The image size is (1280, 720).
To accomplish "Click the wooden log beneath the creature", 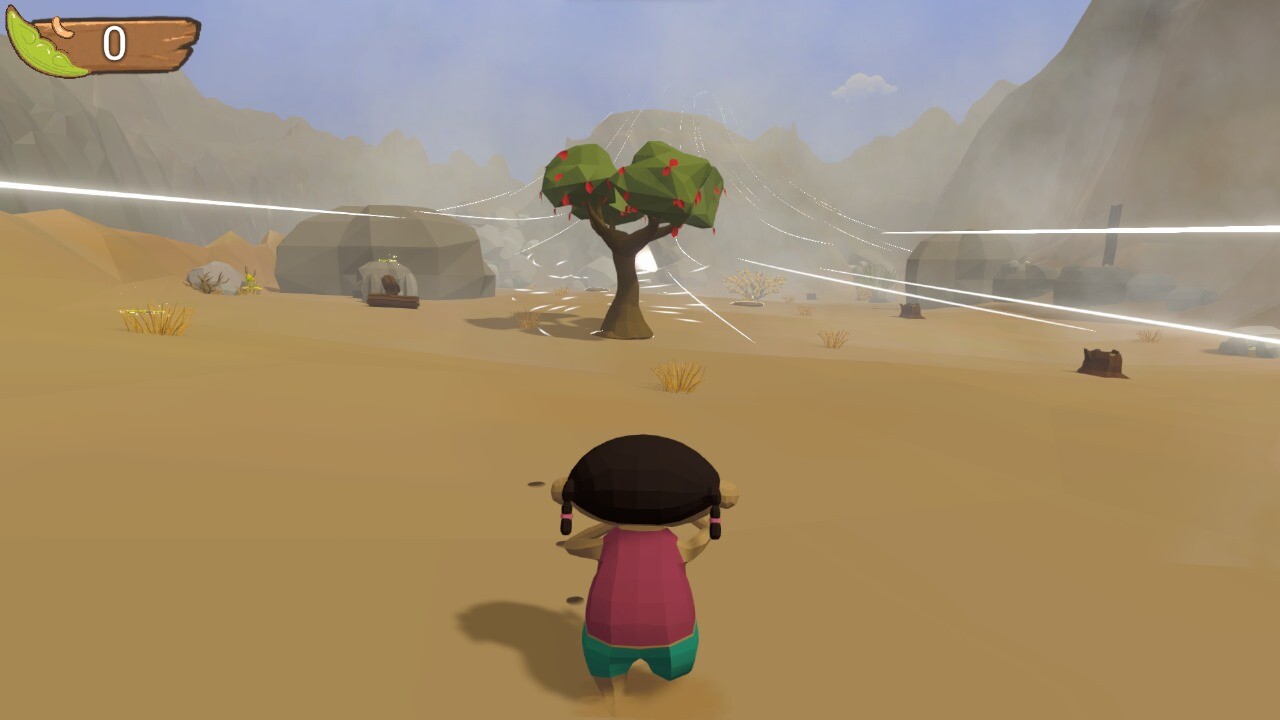I will [x=393, y=300].
